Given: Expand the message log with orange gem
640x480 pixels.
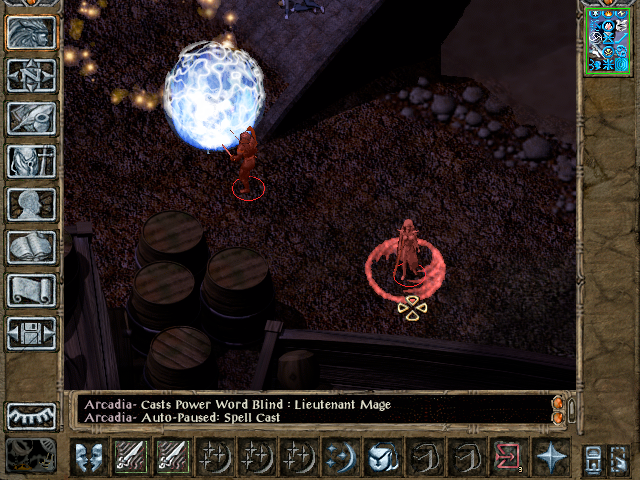Looking at the screenshot, I should 558,402.
